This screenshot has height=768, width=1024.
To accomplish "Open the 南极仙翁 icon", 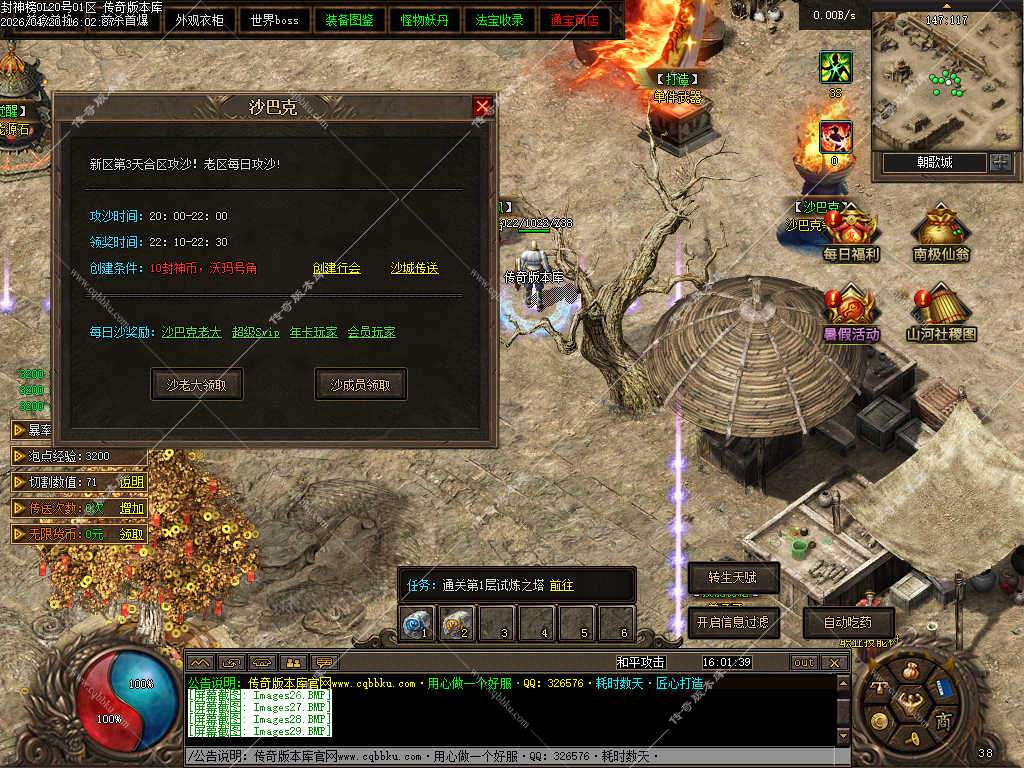I will coord(940,235).
